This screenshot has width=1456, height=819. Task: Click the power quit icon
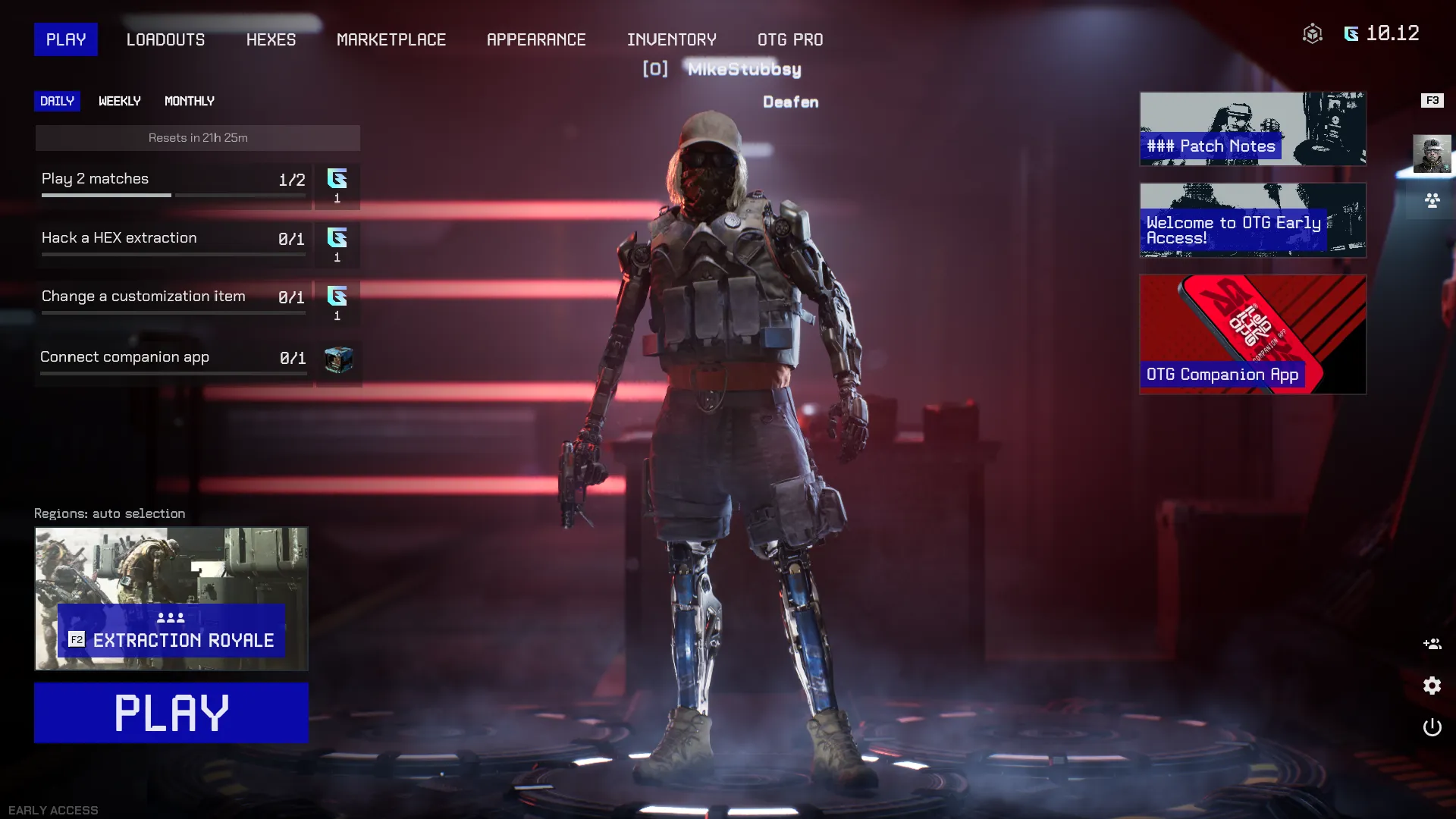click(1432, 727)
